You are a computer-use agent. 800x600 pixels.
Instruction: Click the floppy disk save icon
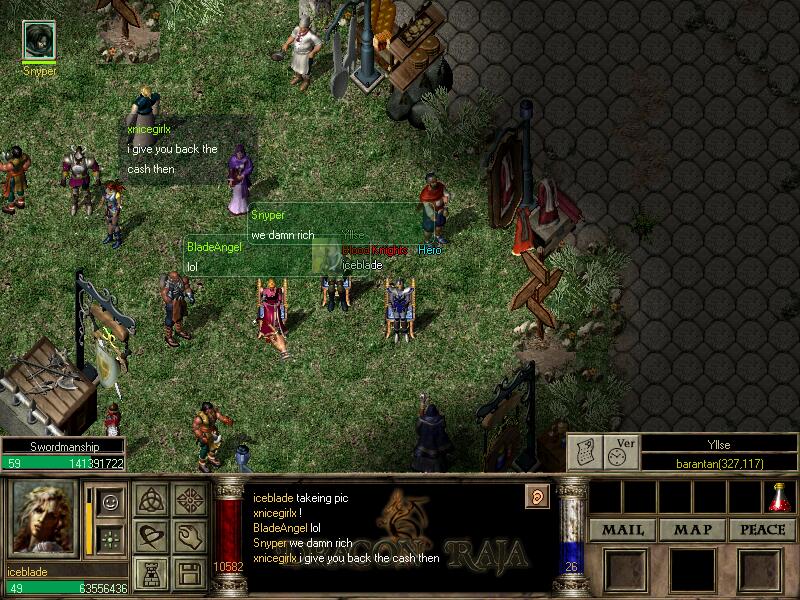tap(188, 573)
